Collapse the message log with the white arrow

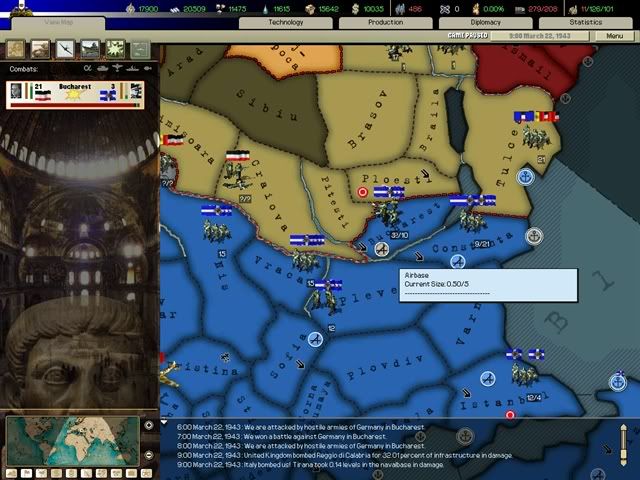[x=165, y=422]
